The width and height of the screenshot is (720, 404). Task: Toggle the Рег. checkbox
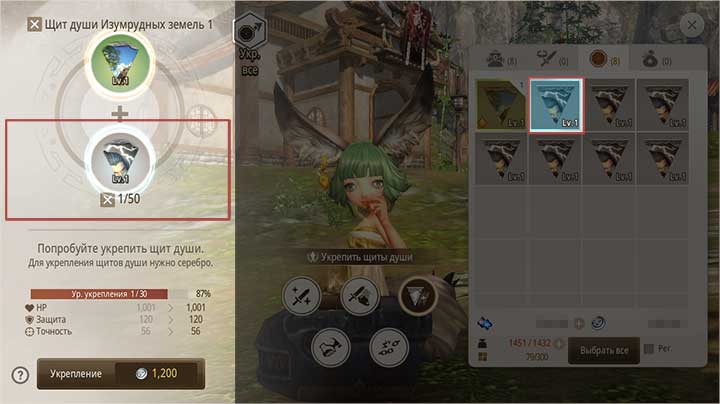click(650, 349)
